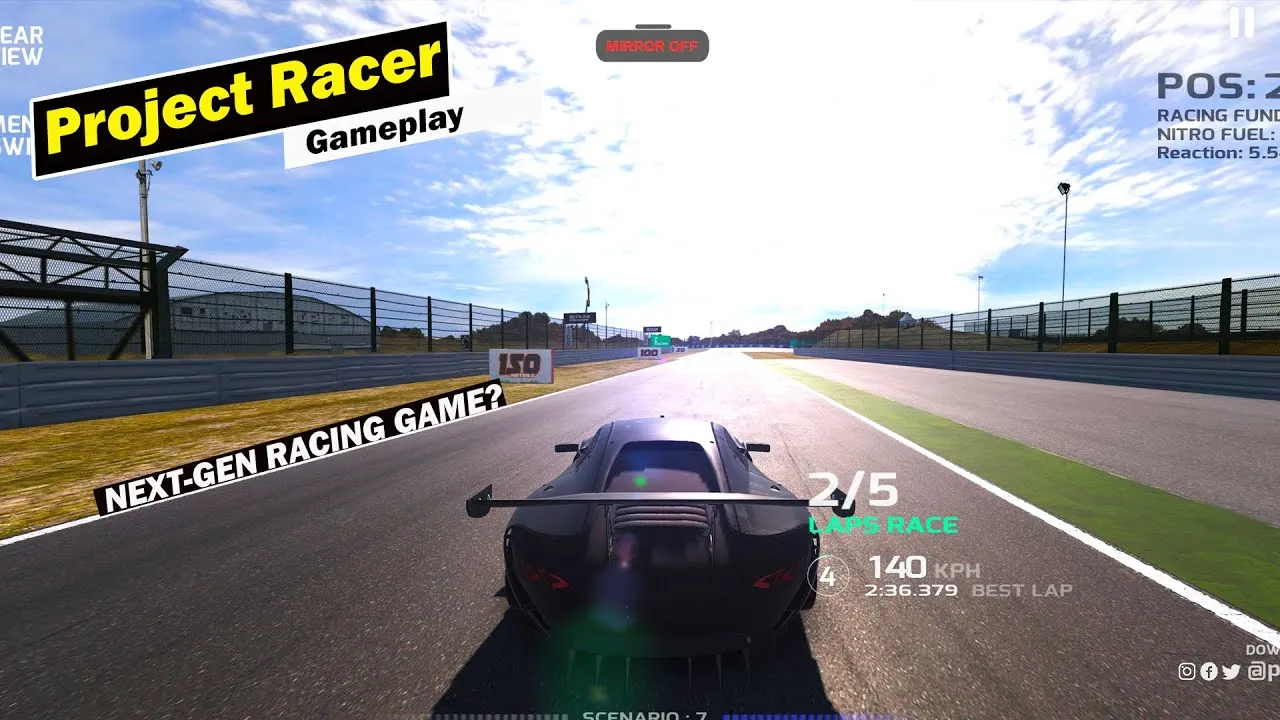Open the Scenario 7 label
The width and height of the screenshot is (1280, 720).
pos(650,714)
